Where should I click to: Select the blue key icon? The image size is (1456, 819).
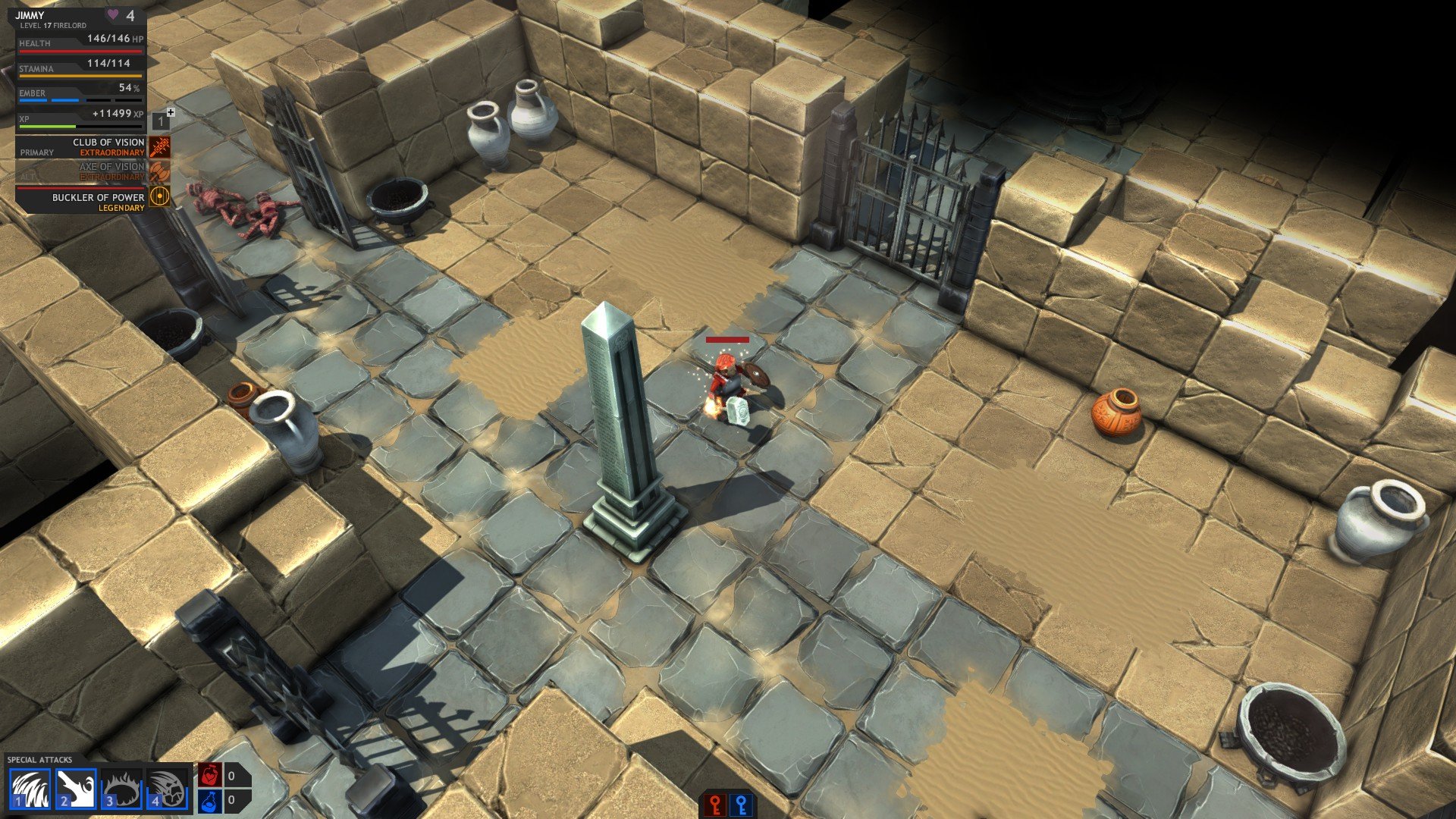point(742,805)
